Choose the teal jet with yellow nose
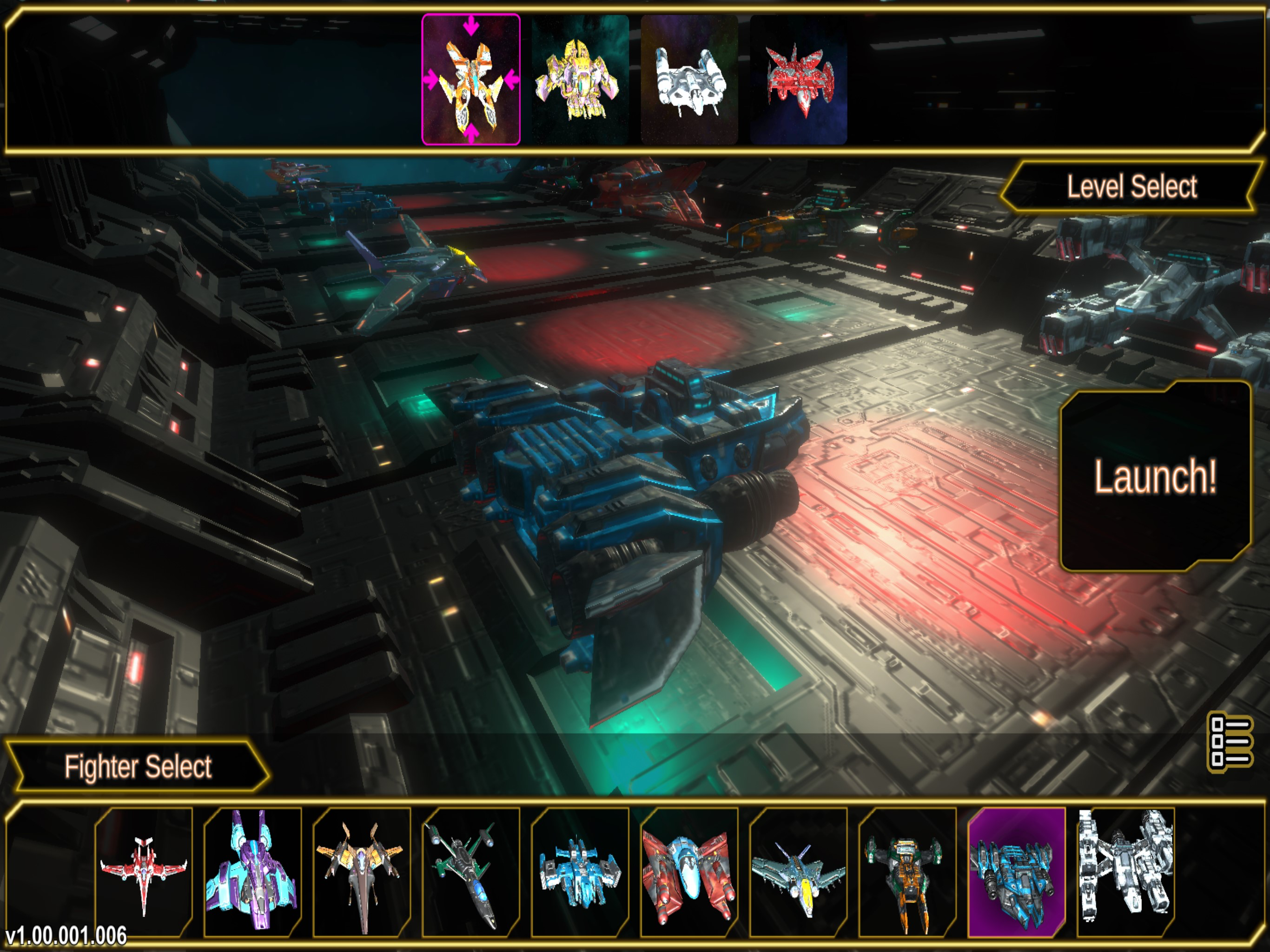 pyautogui.click(x=798, y=872)
